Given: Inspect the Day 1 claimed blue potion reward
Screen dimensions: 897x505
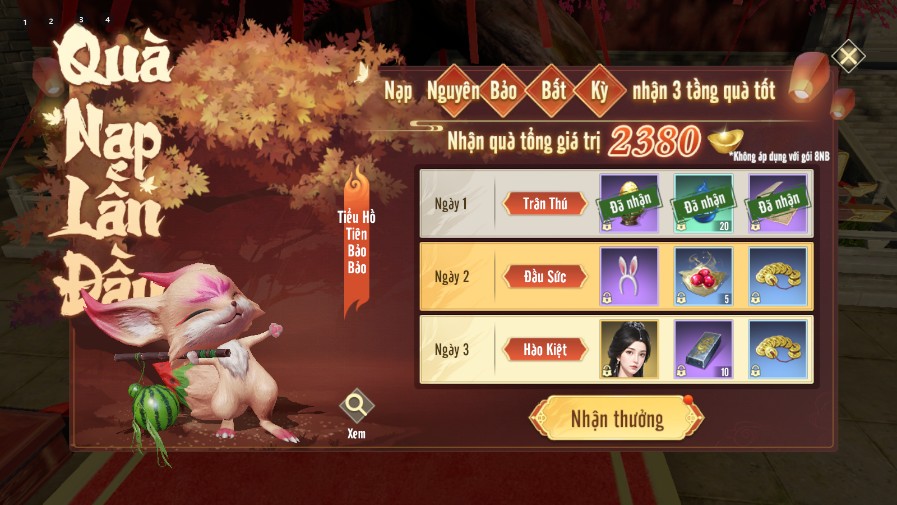Looking at the screenshot, I should pos(703,203).
